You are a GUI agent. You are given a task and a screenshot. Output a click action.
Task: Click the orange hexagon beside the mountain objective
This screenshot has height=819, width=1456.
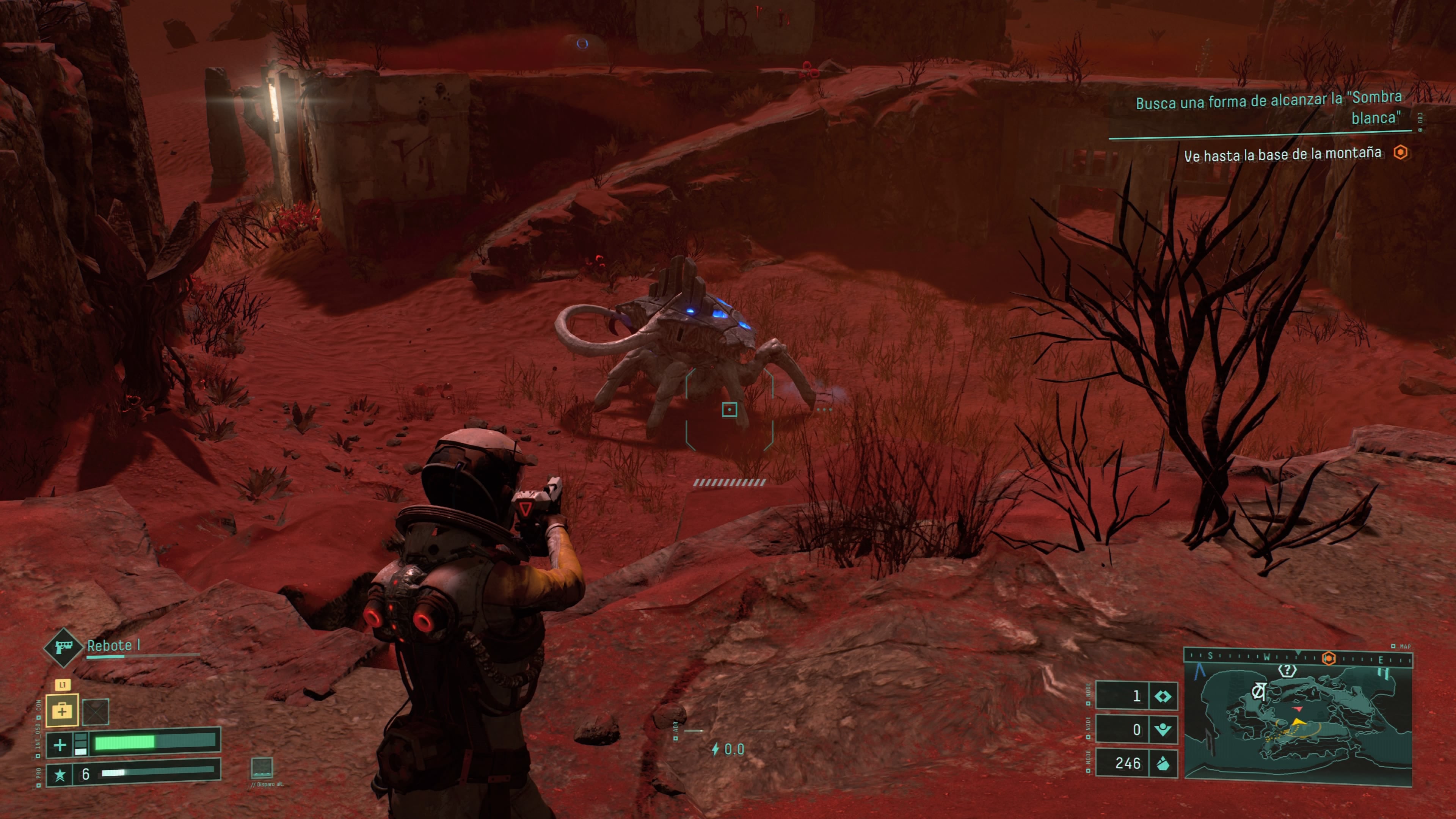pyautogui.click(x=1401, y=152)
